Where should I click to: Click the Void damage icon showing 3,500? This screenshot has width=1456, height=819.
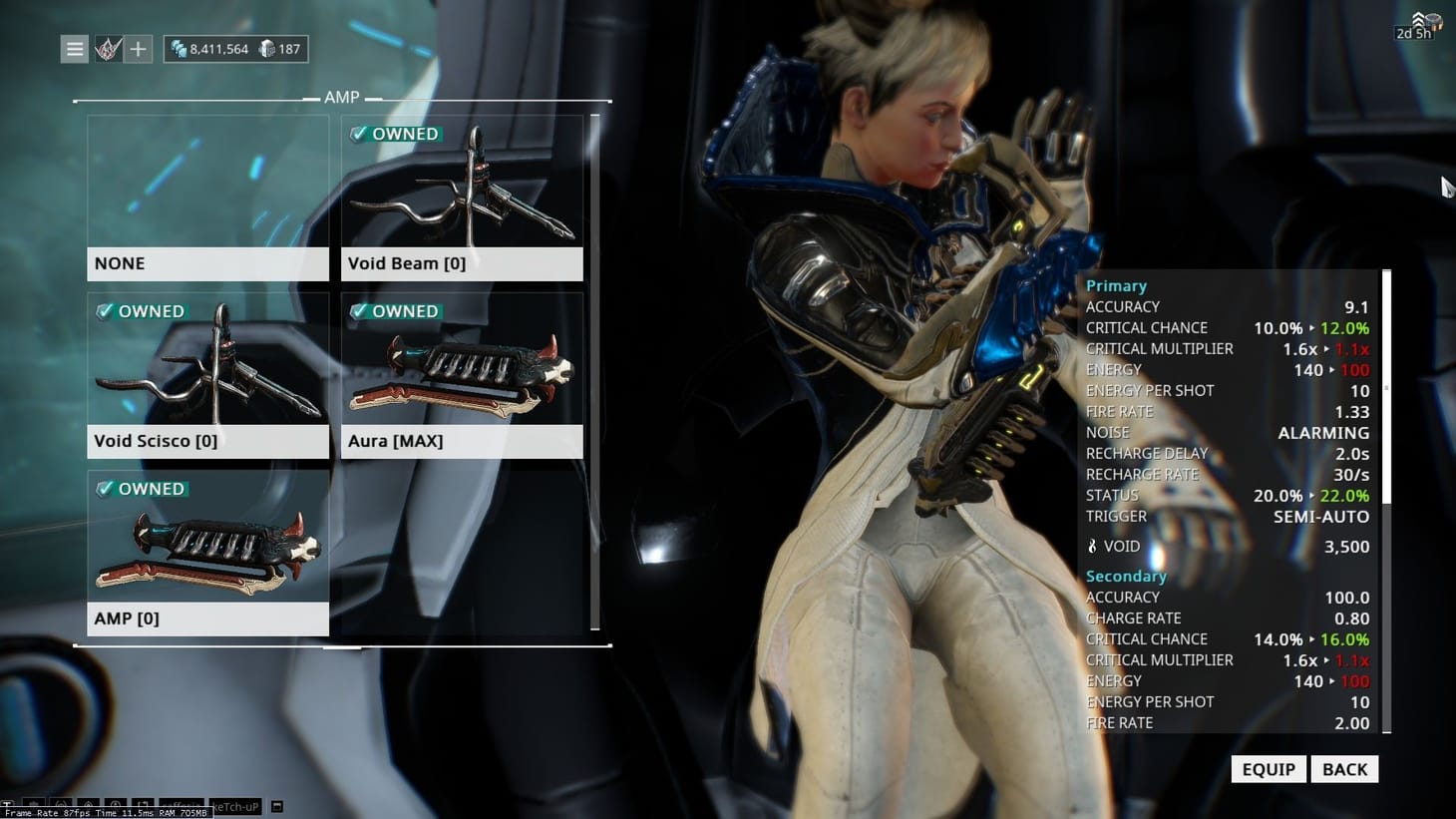pos(1093,546)
